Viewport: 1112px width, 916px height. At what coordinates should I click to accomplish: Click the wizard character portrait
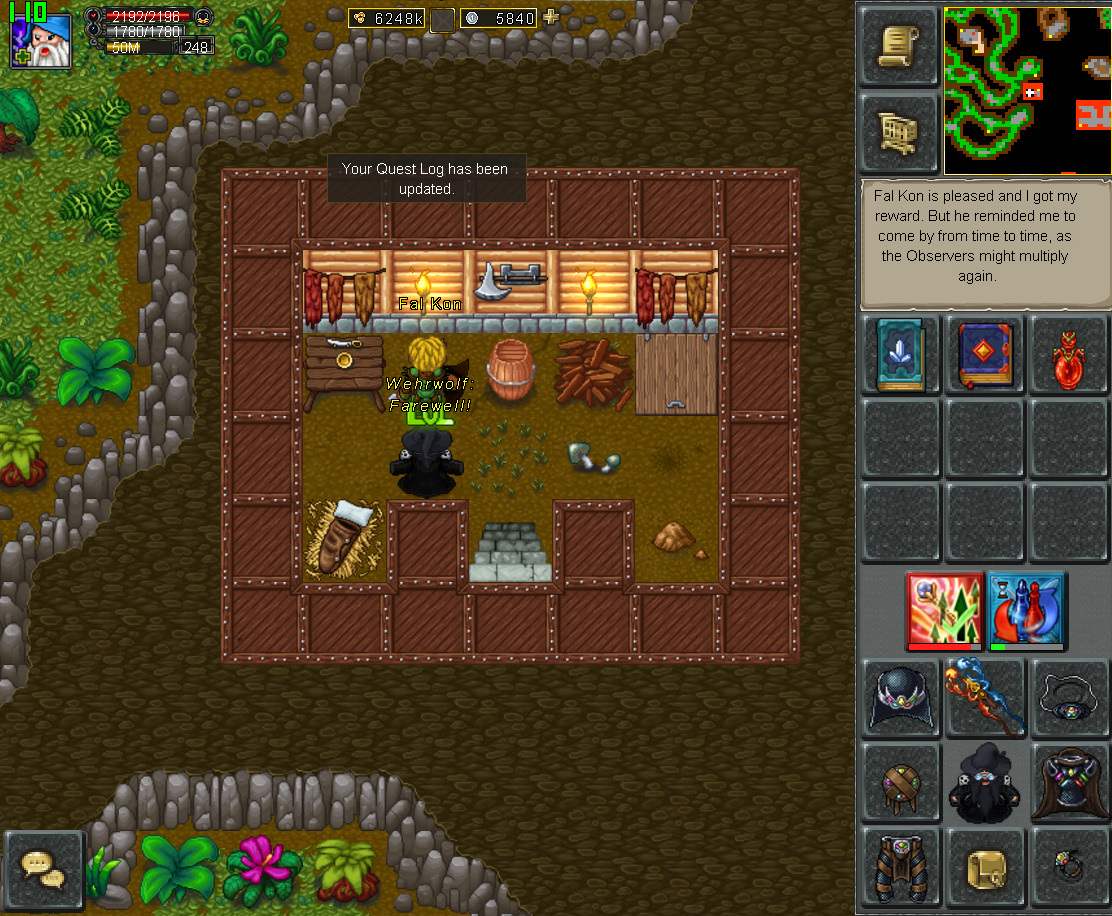pyautogui.click(x=41, y=41)
